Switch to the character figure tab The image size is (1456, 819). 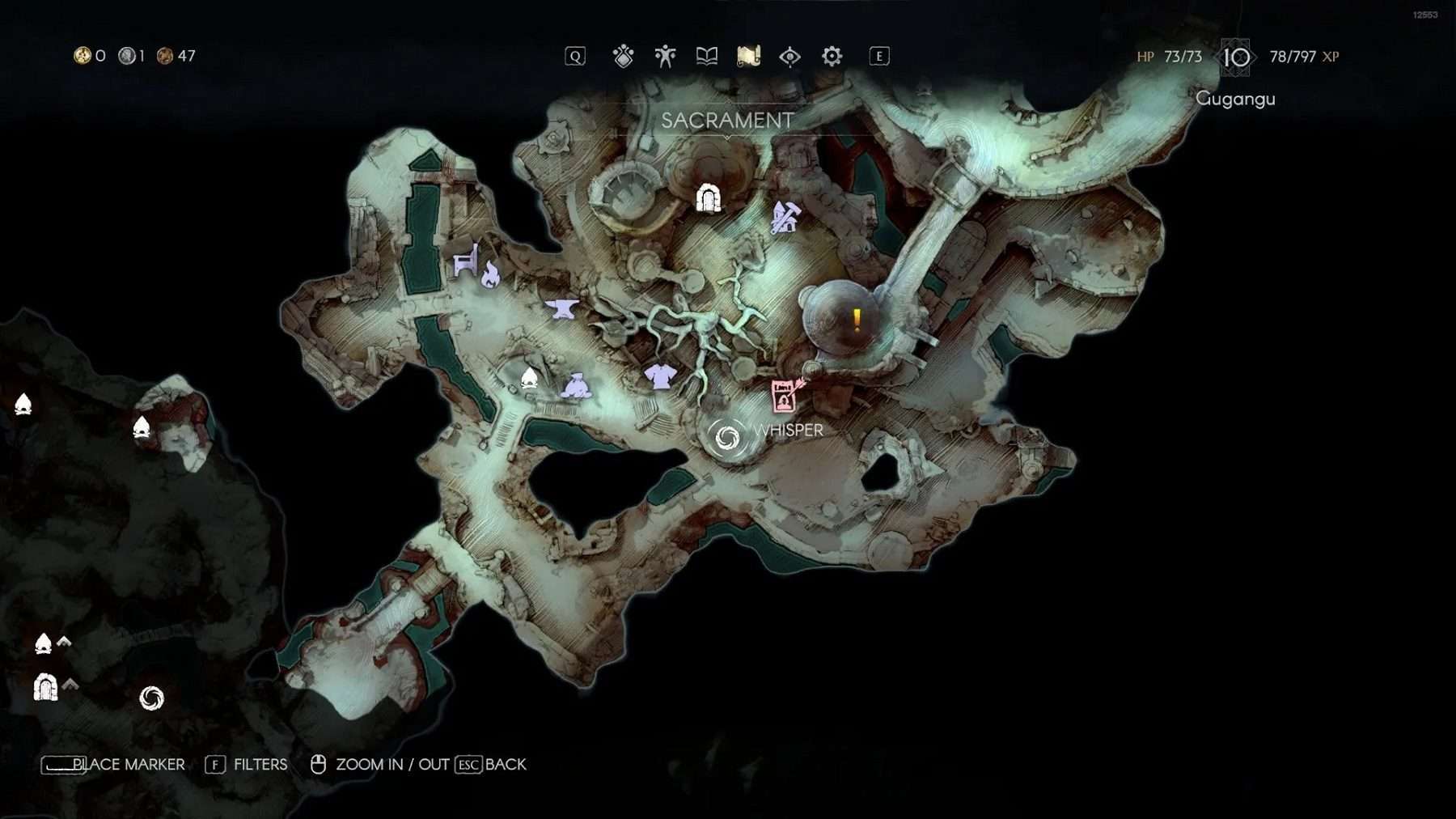[665, 57]
